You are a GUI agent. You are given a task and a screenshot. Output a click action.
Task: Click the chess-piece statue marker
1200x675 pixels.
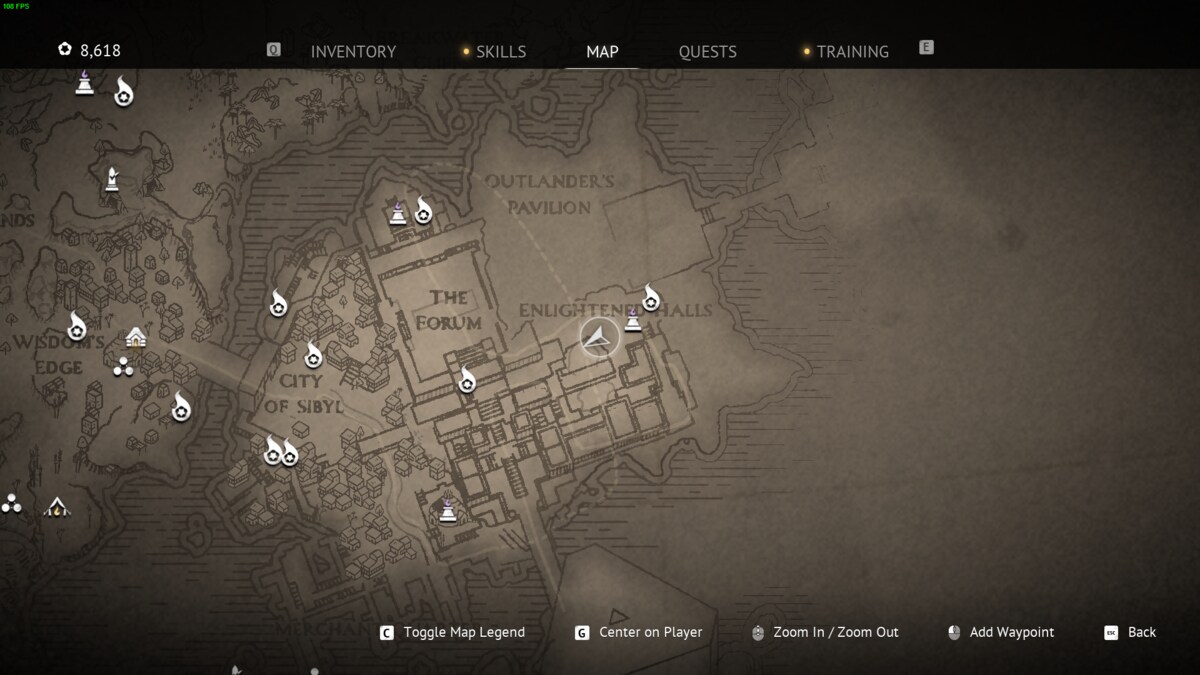(x=112, y=180)
